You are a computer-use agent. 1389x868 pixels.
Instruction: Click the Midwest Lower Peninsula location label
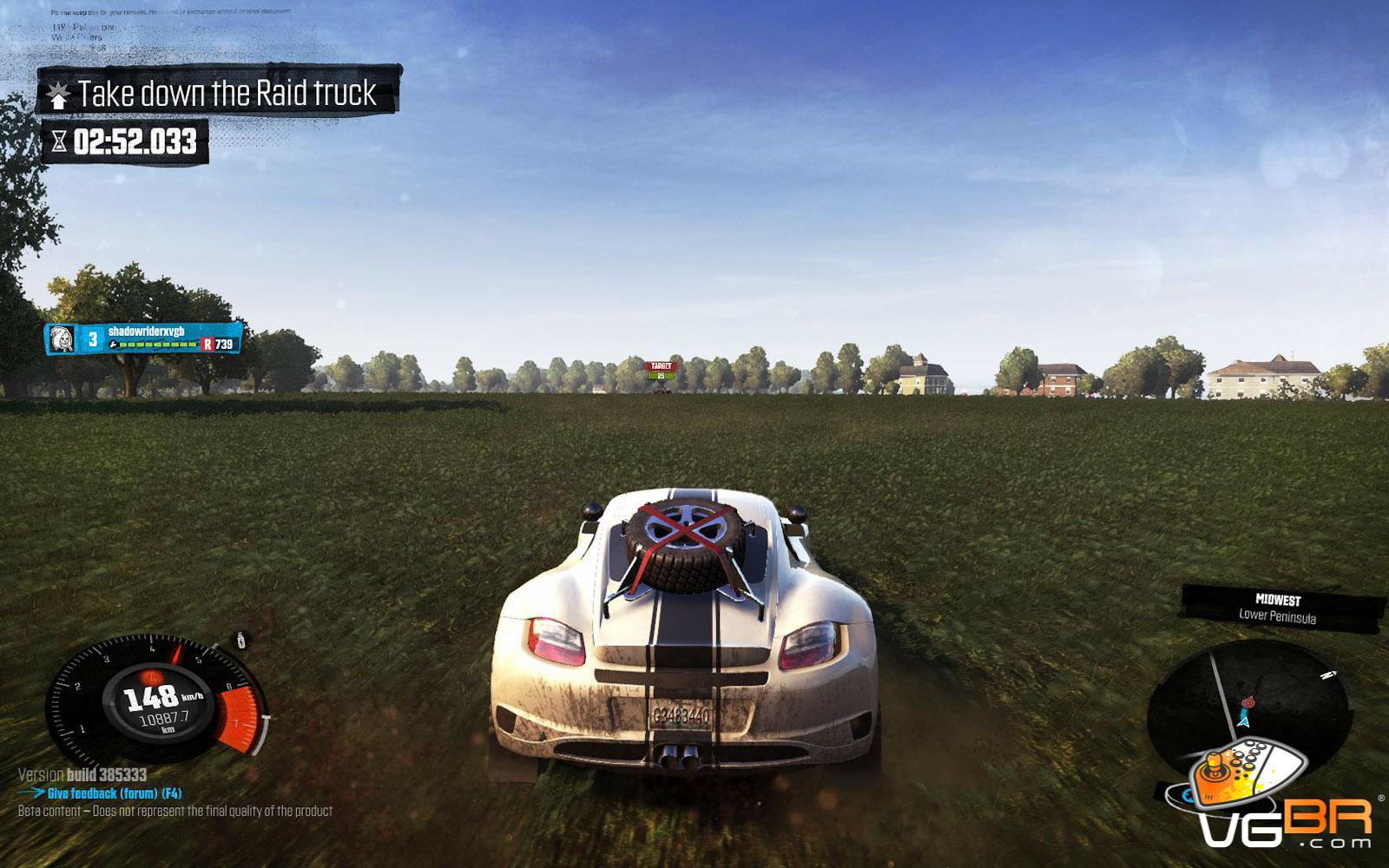pos(1278,608)
